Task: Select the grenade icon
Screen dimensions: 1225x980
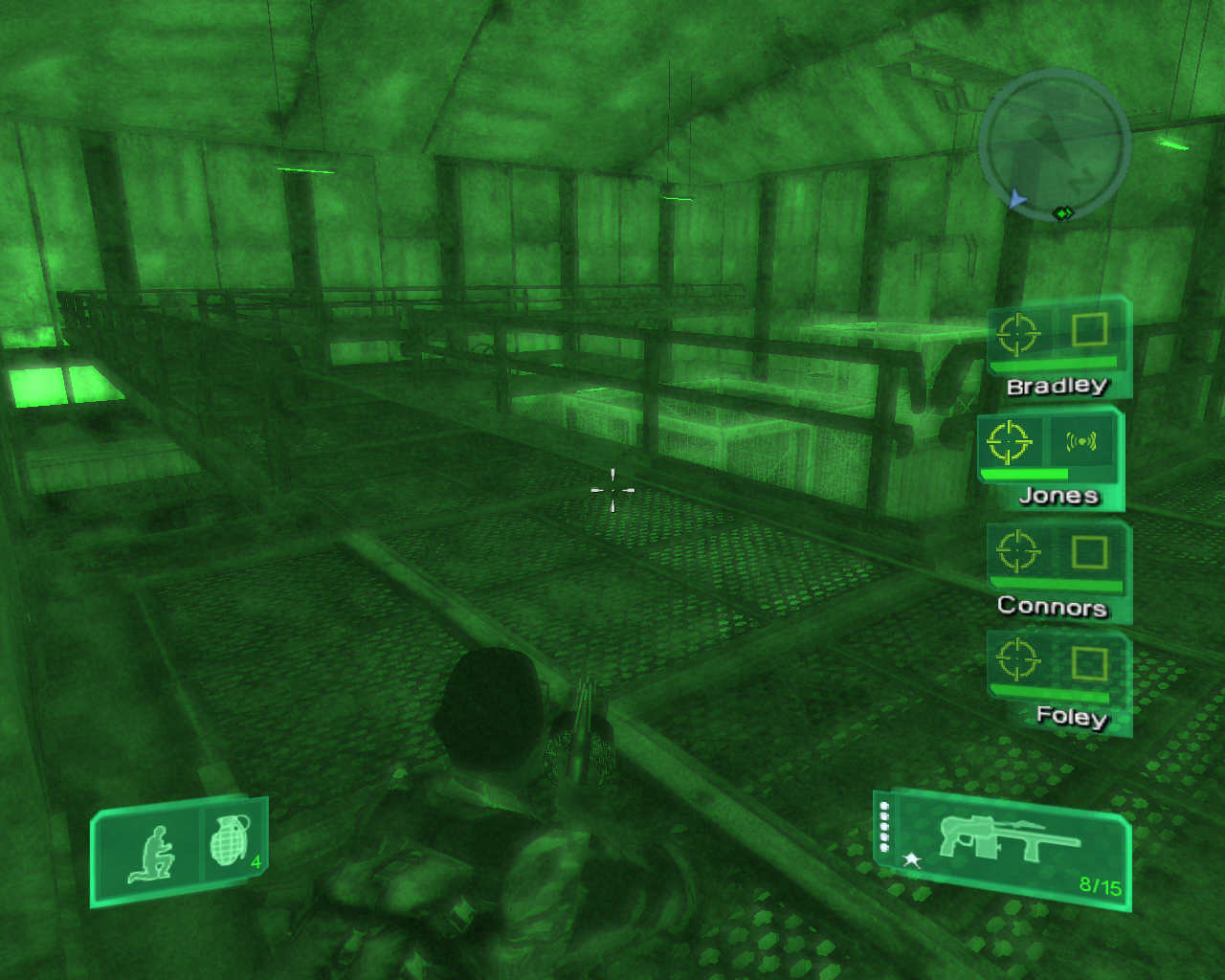Action: (x=229, y=842)
